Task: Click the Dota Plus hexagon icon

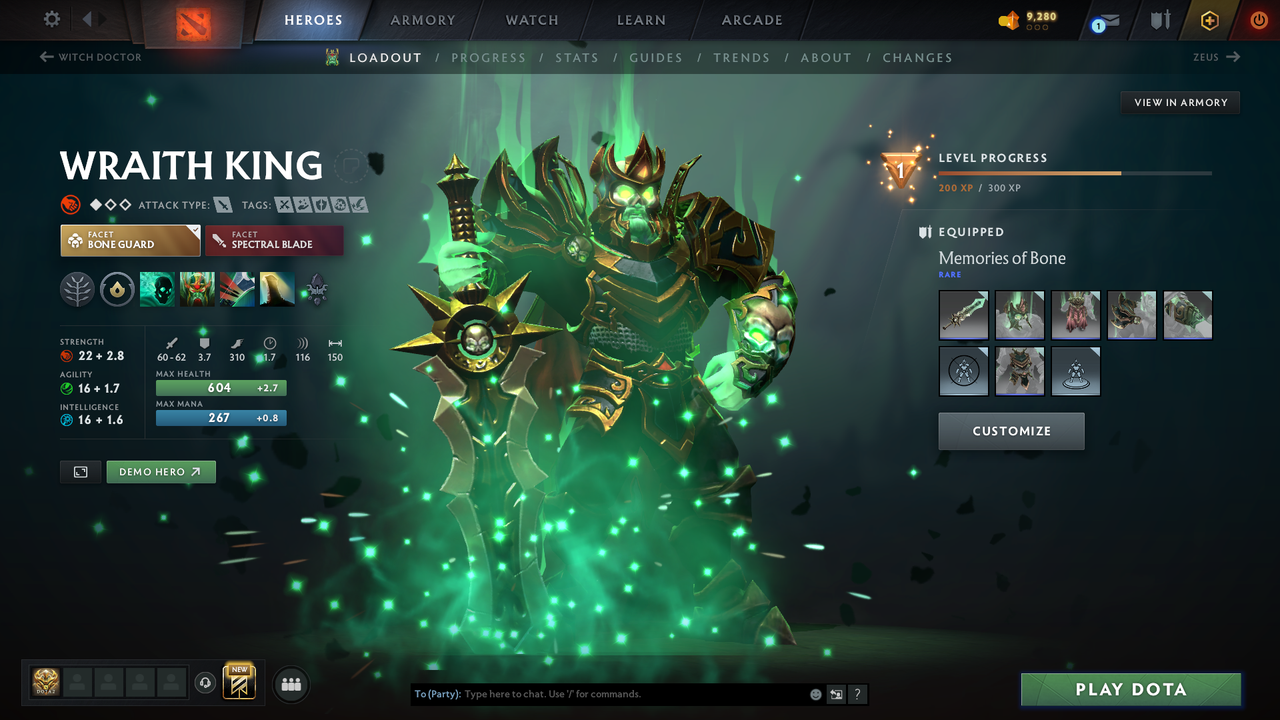Action: tap(1209, 20)
